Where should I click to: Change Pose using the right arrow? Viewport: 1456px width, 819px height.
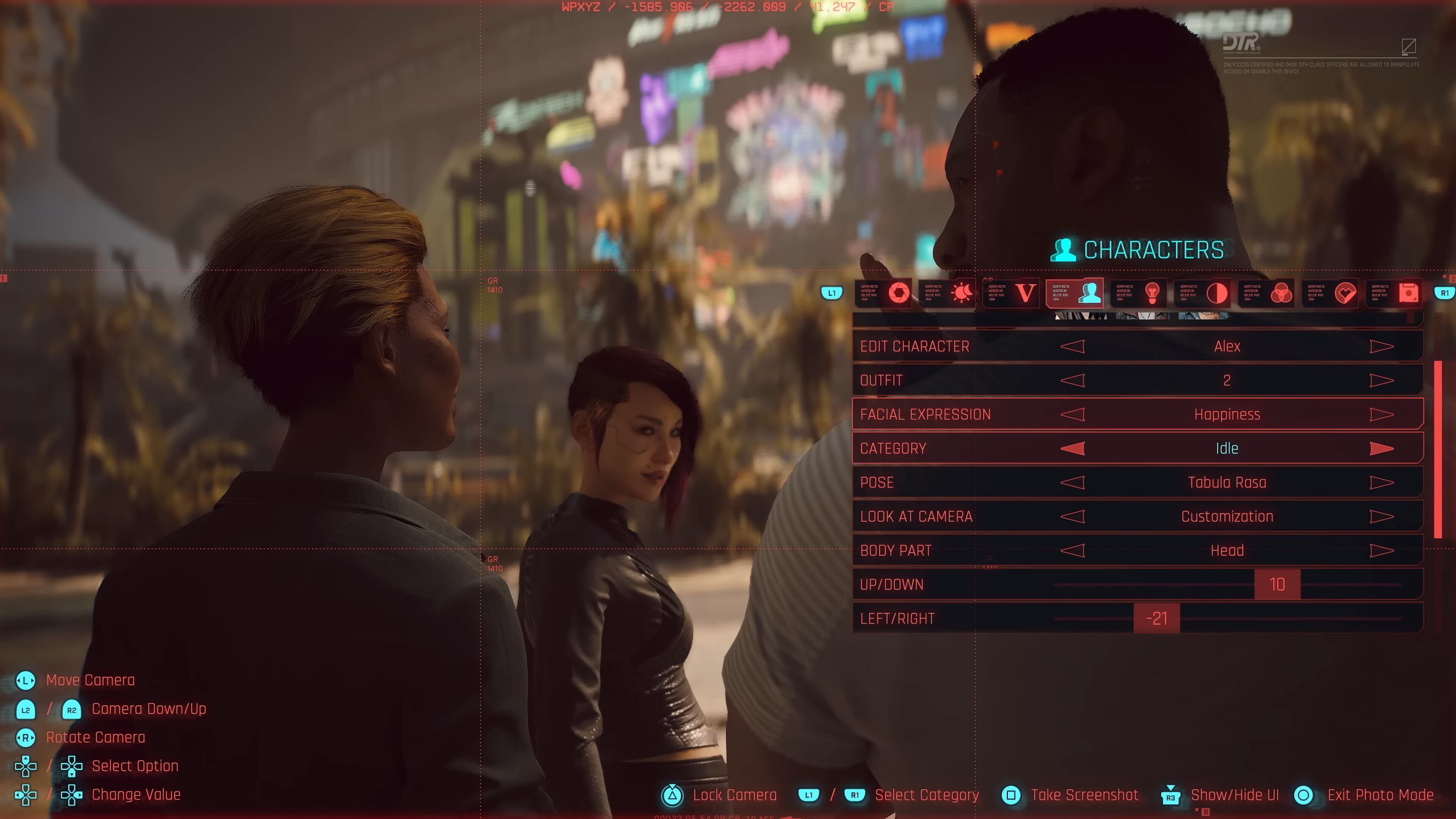(1381, 482)
